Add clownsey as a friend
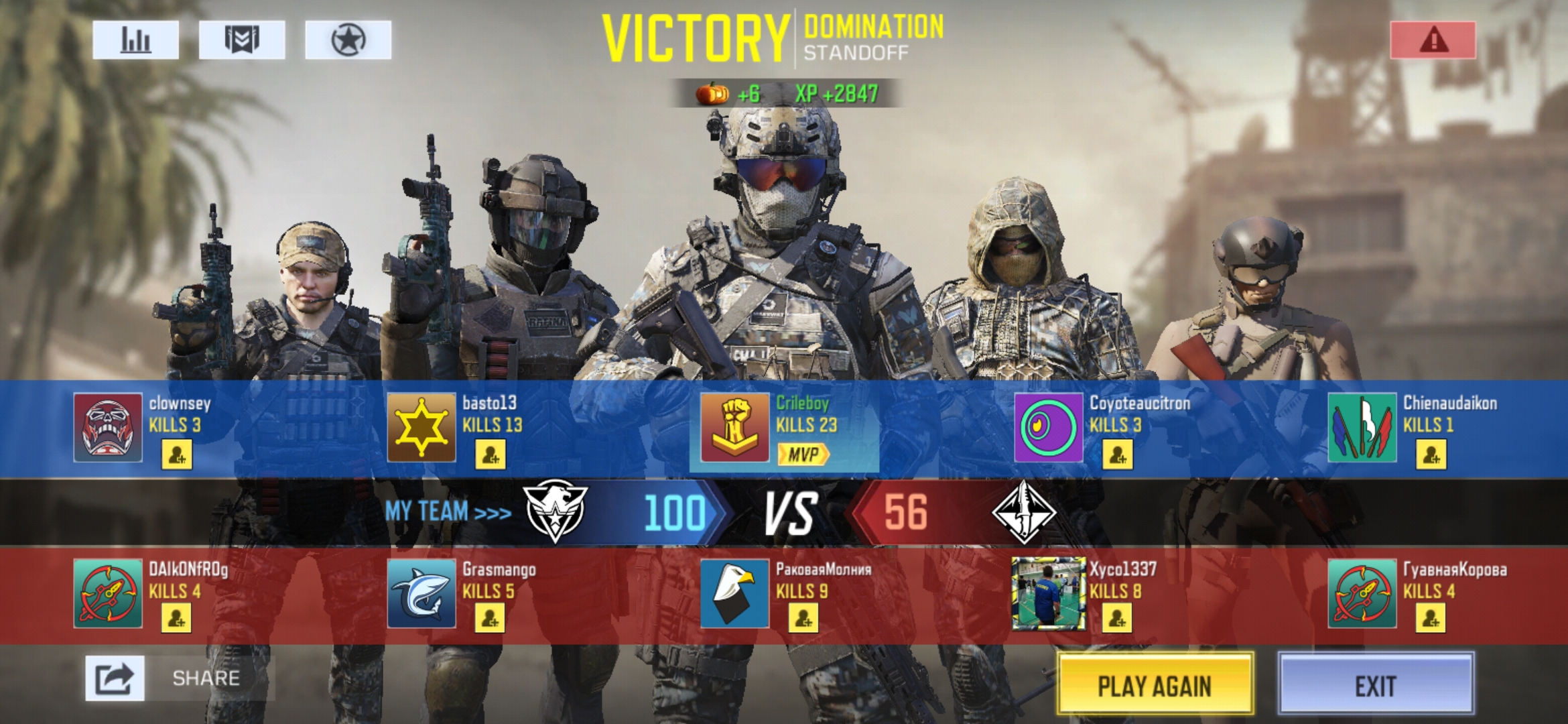 177,455
